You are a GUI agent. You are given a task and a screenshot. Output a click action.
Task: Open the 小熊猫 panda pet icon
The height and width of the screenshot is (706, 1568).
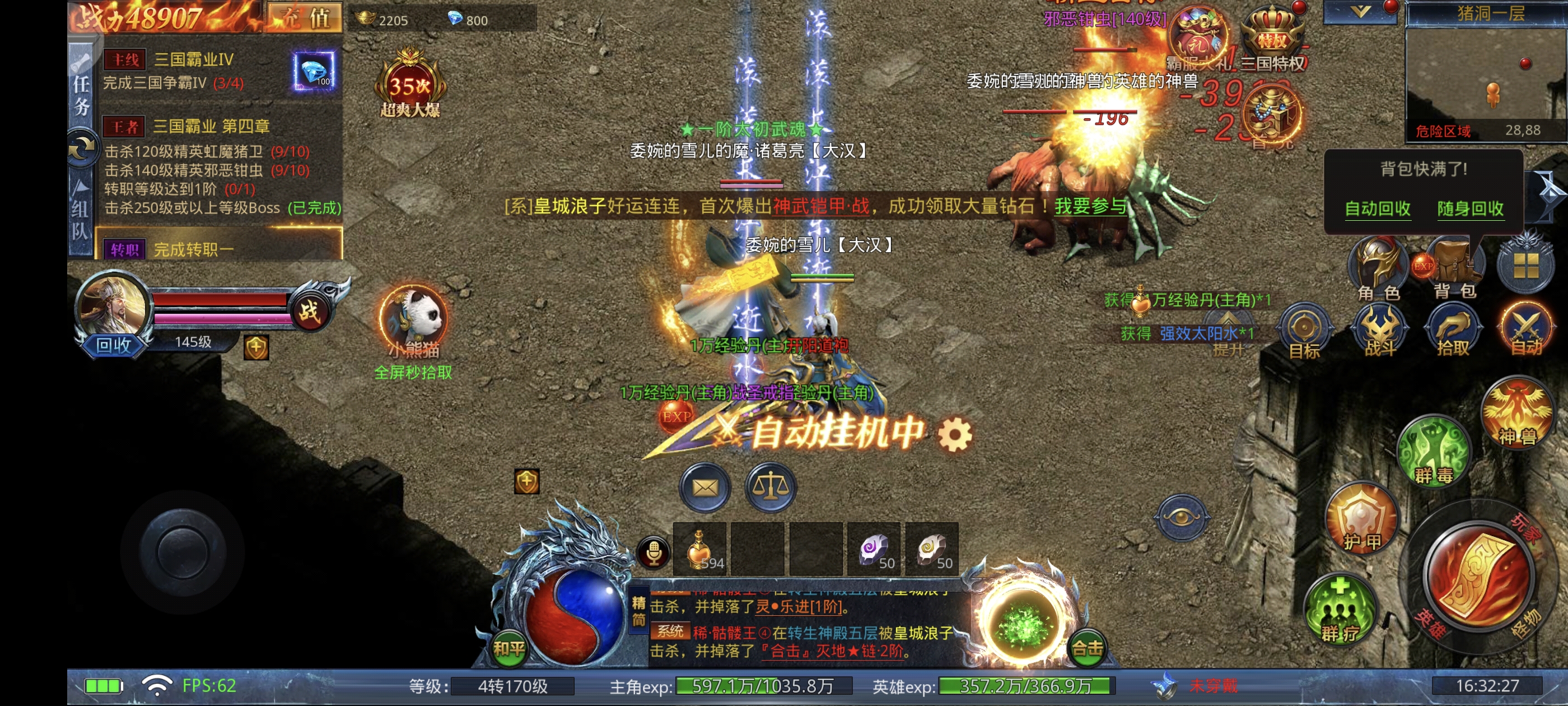click(x=413, y=319)
